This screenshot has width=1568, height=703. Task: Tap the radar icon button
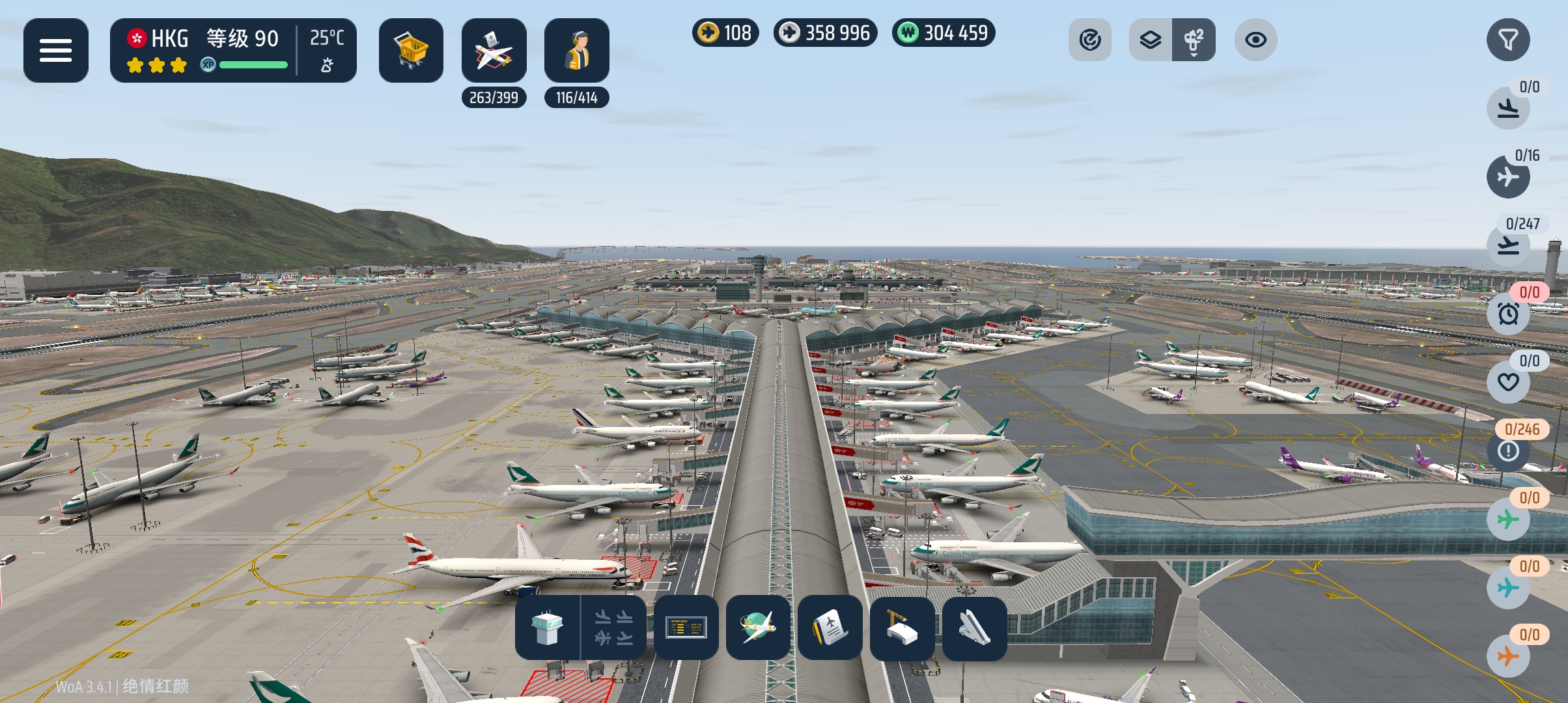[1089, 40]
